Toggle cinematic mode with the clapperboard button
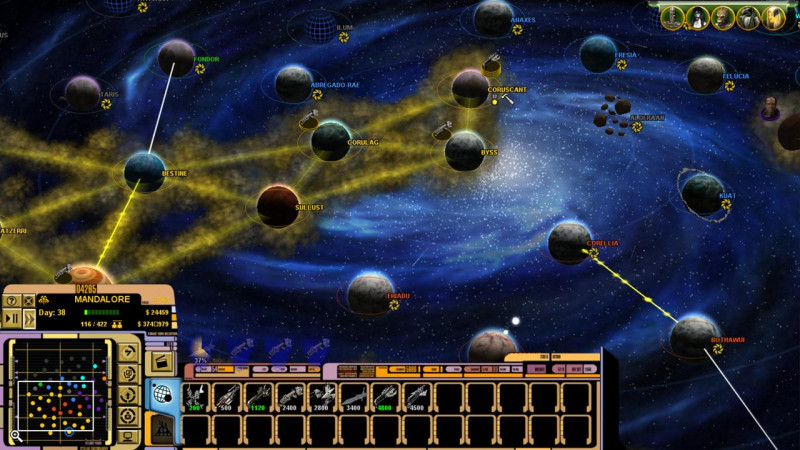The image size is (800, 450). [x=162, y=360]
